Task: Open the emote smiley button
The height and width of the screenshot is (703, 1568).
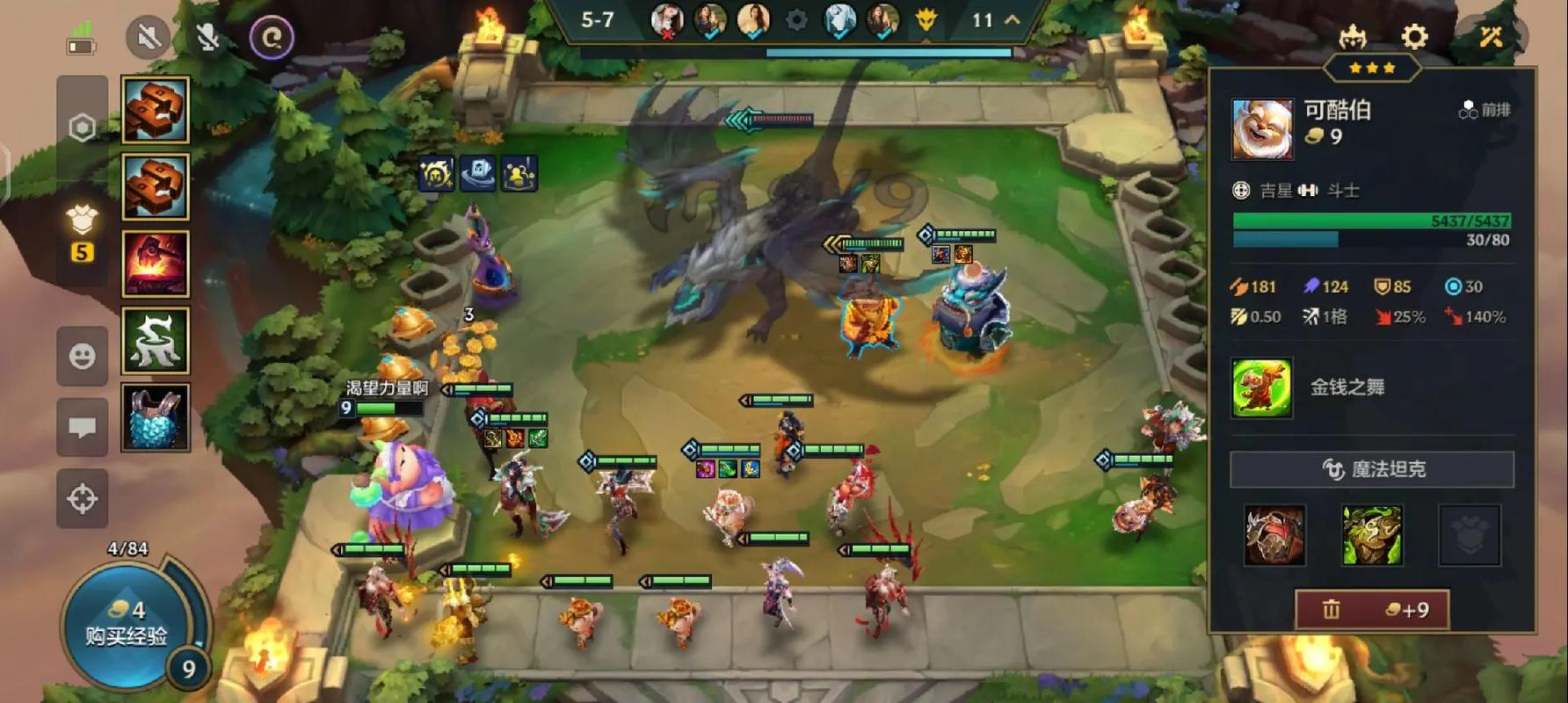Action: pos(83,356)
